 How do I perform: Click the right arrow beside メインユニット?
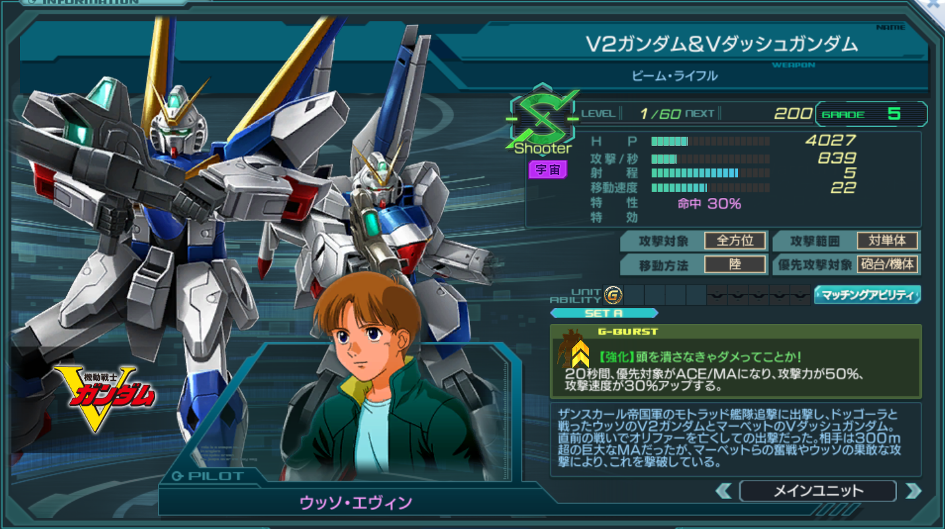[911, 491]
